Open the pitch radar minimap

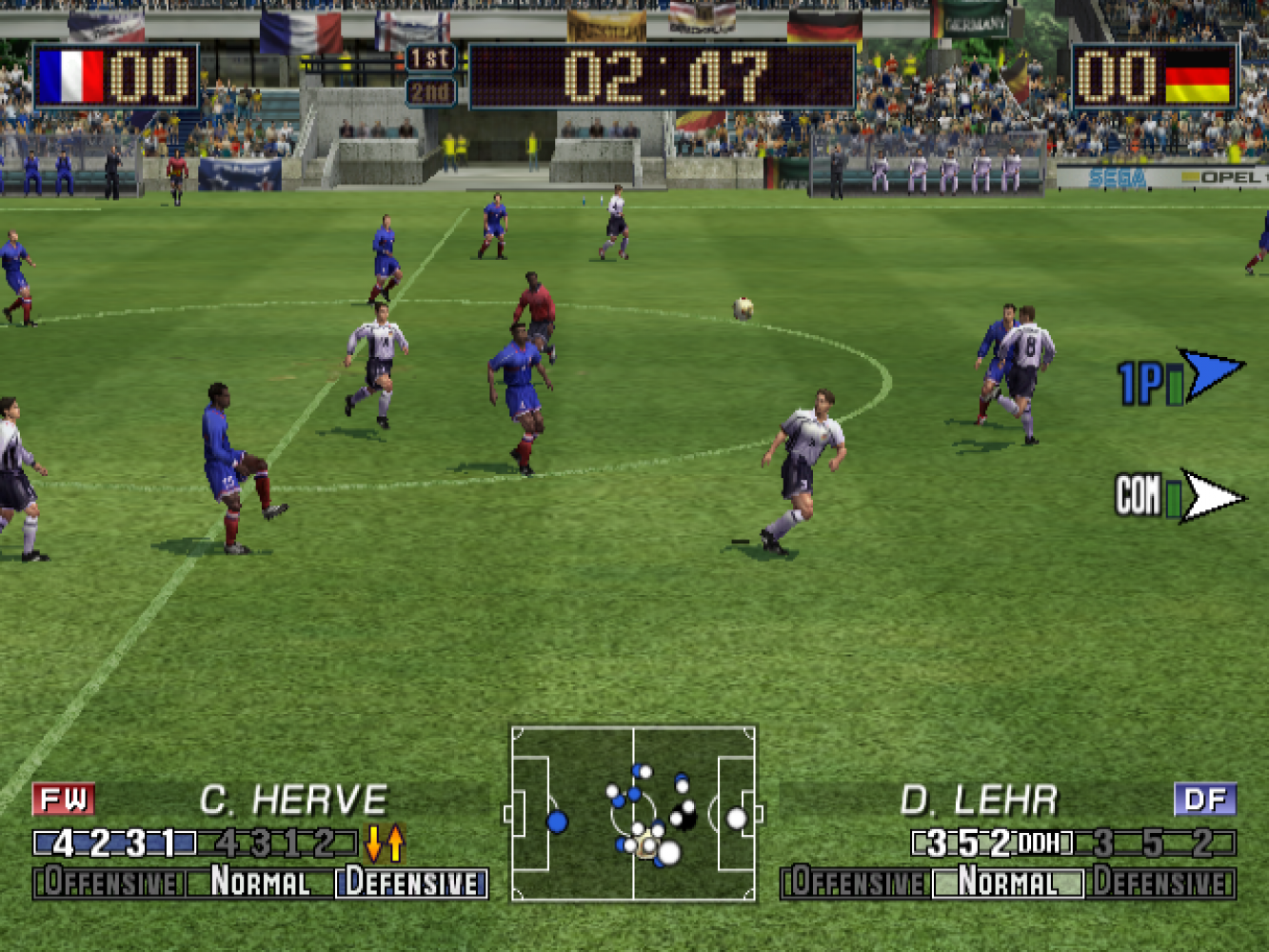(x=633, y=814)
